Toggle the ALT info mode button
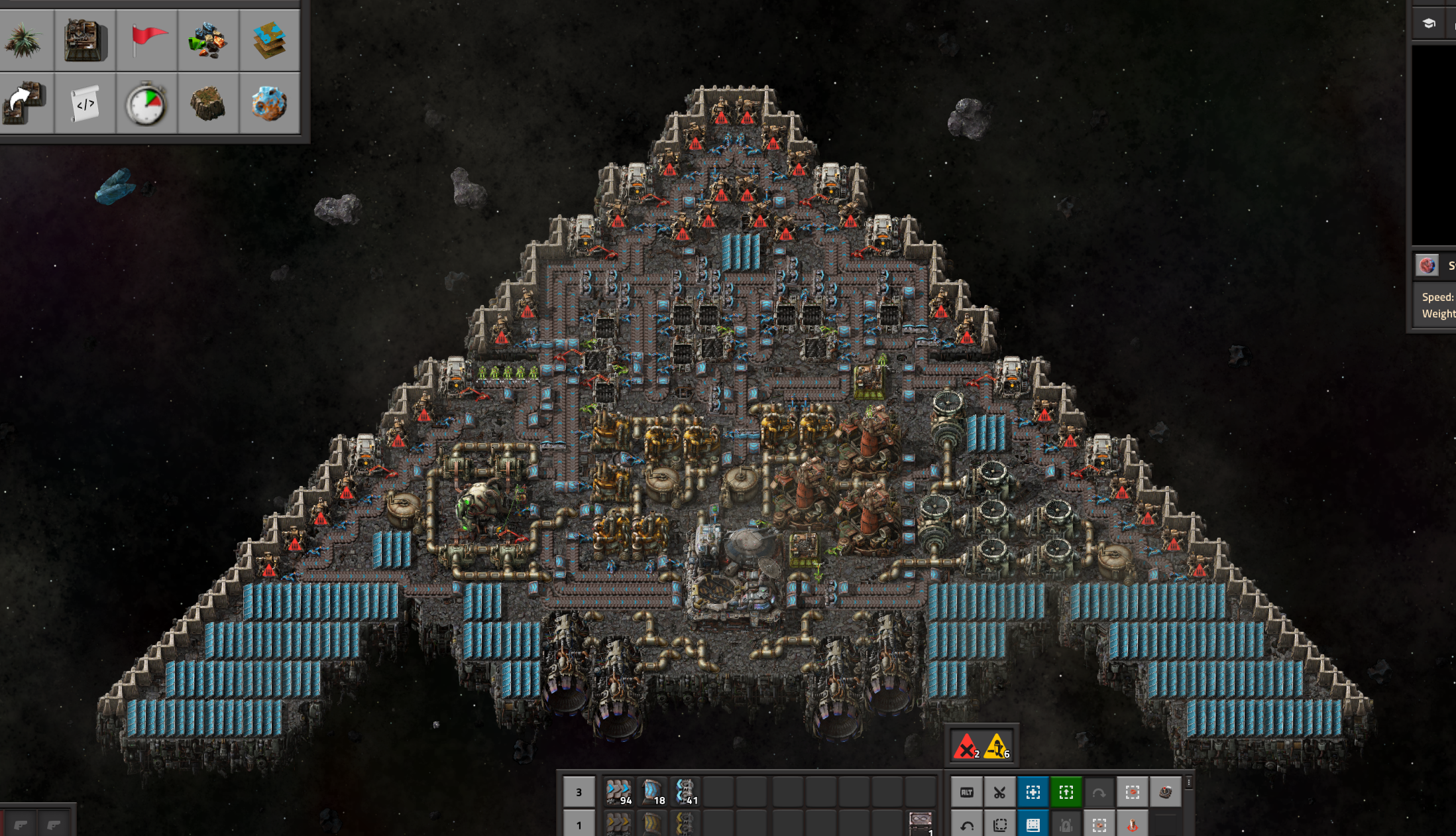Screen dimensions: 1456x836 967,792
